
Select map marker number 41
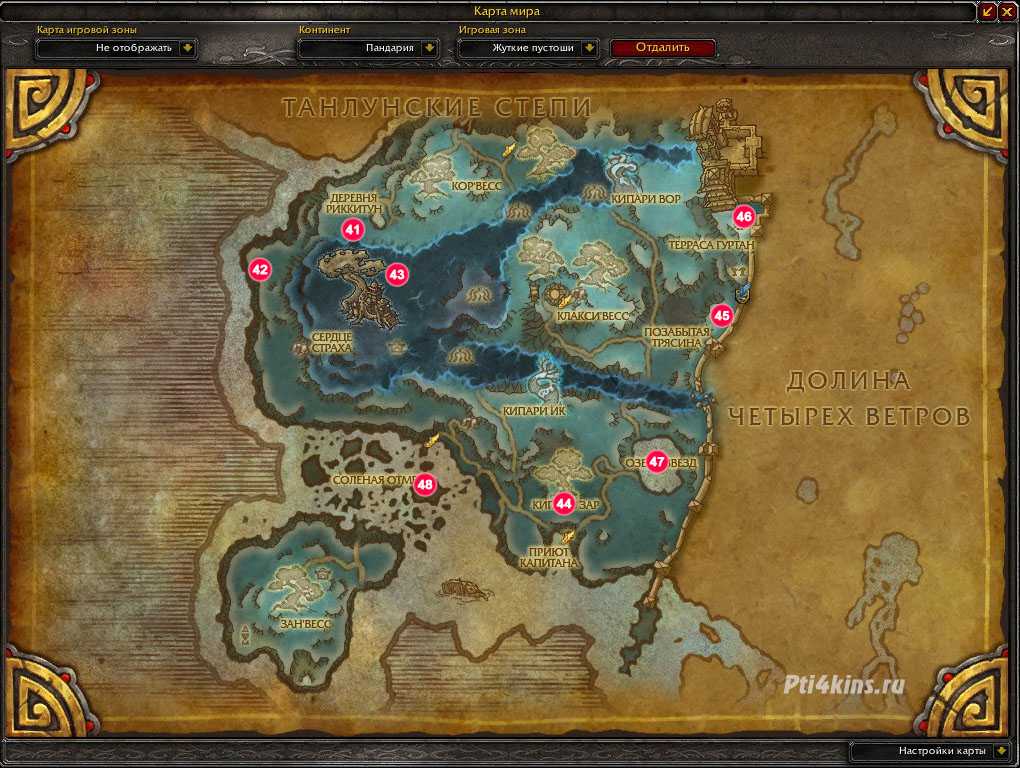coord(352,229)
